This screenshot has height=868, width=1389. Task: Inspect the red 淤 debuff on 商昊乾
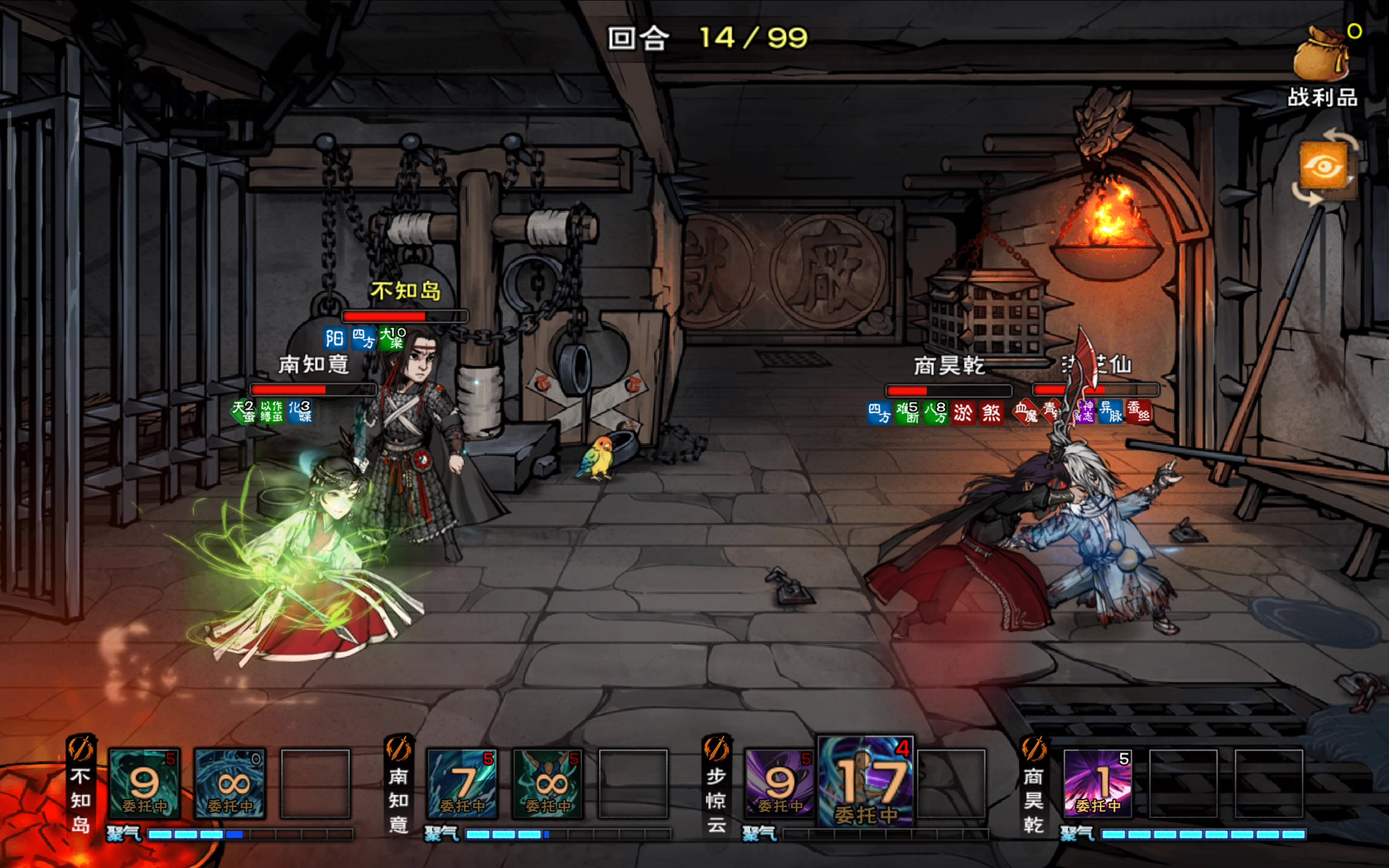coord(963,413)
